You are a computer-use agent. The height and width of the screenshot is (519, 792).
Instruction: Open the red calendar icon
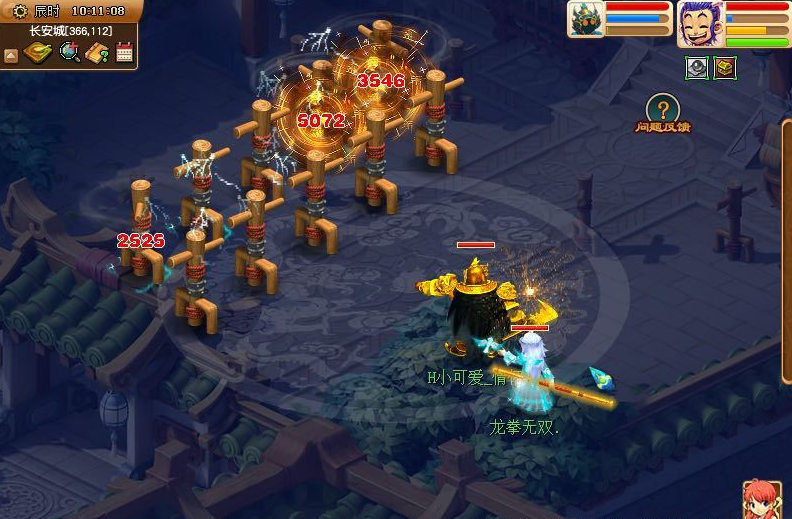pos(124,52)
